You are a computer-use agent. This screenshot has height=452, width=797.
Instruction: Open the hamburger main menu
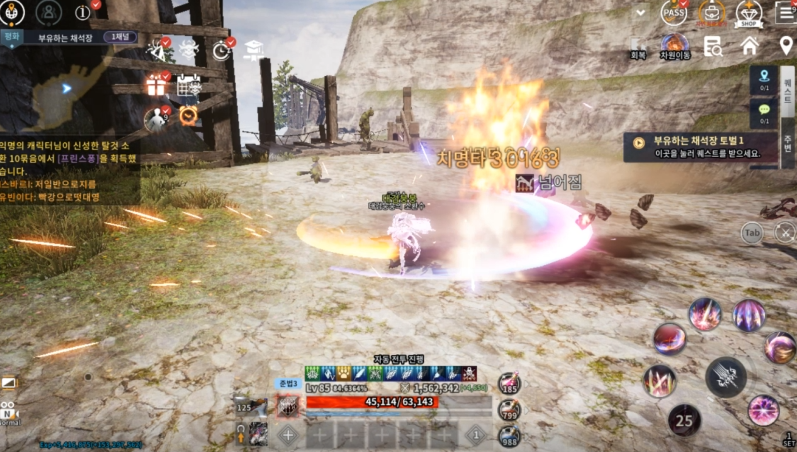[785, 13]
